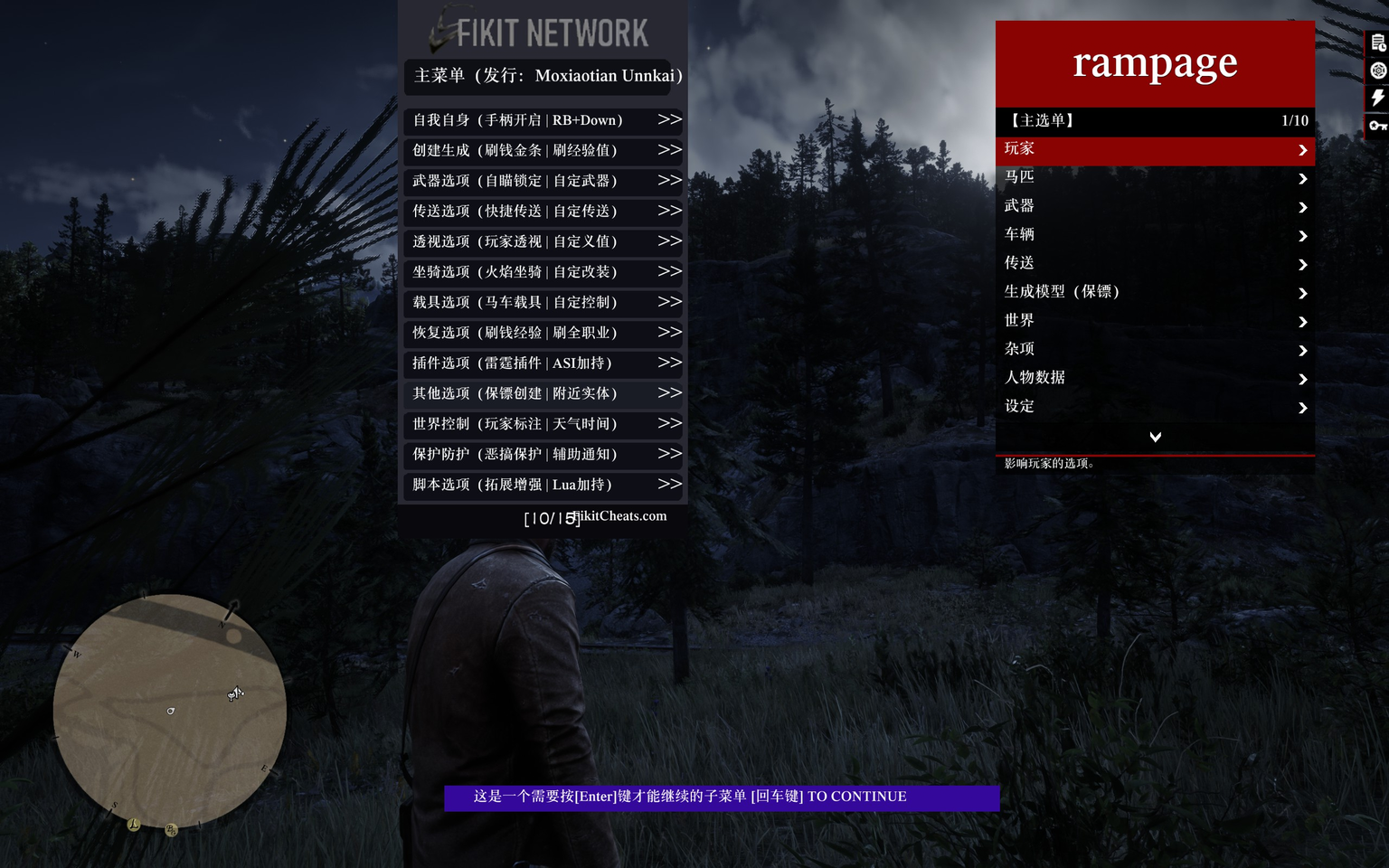1389x868 pixels.
Task: Open the 世界控制 world control row
Action: tap(543, 424)
